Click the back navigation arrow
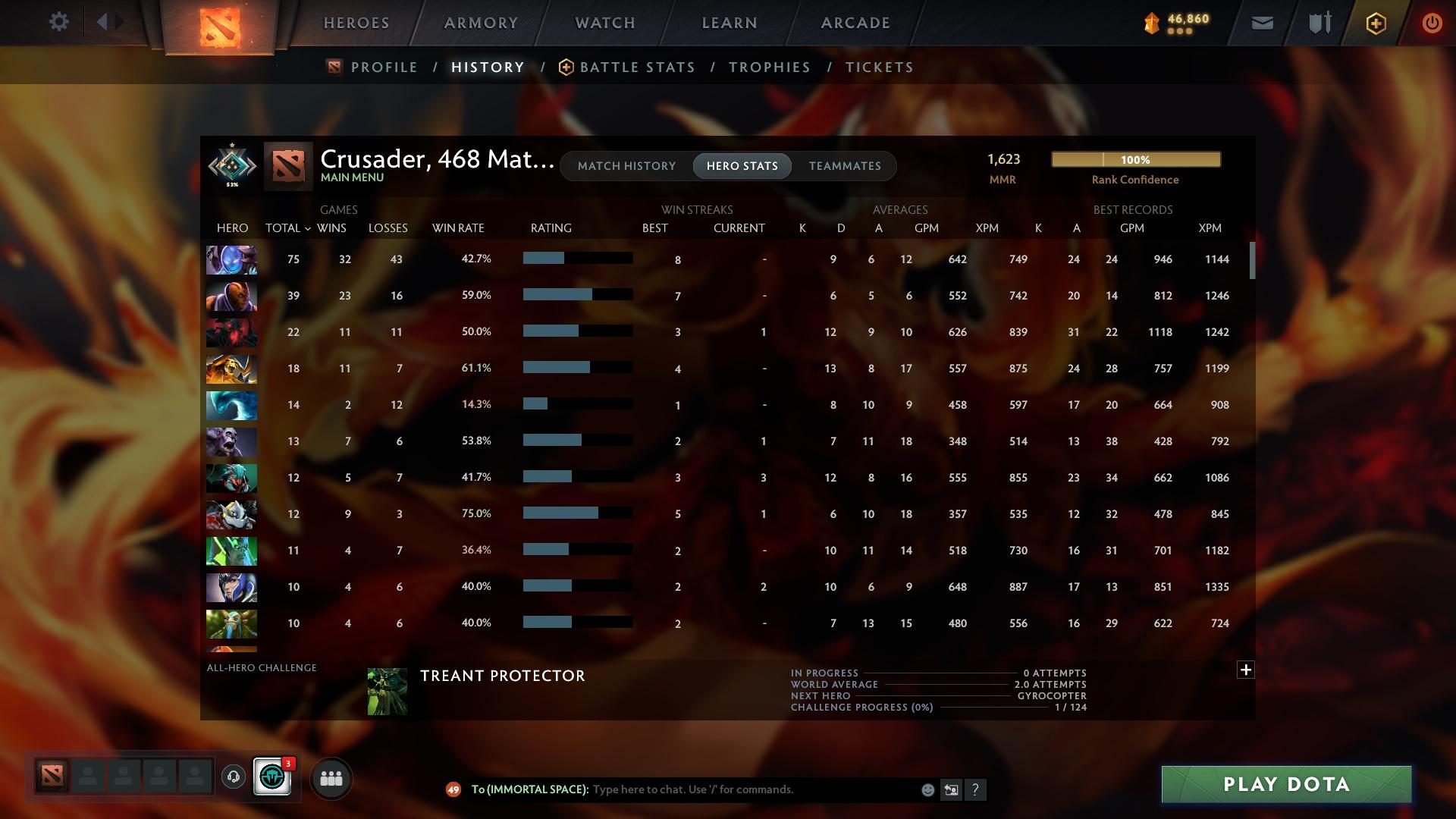1456x819 pixels. (103, 22)
